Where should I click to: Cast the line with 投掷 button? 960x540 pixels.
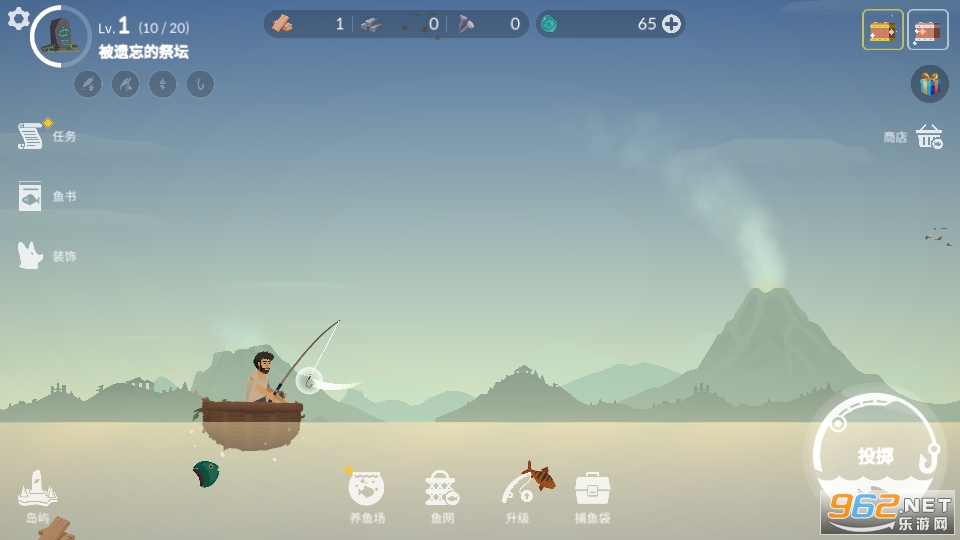[x=875, y=456]
